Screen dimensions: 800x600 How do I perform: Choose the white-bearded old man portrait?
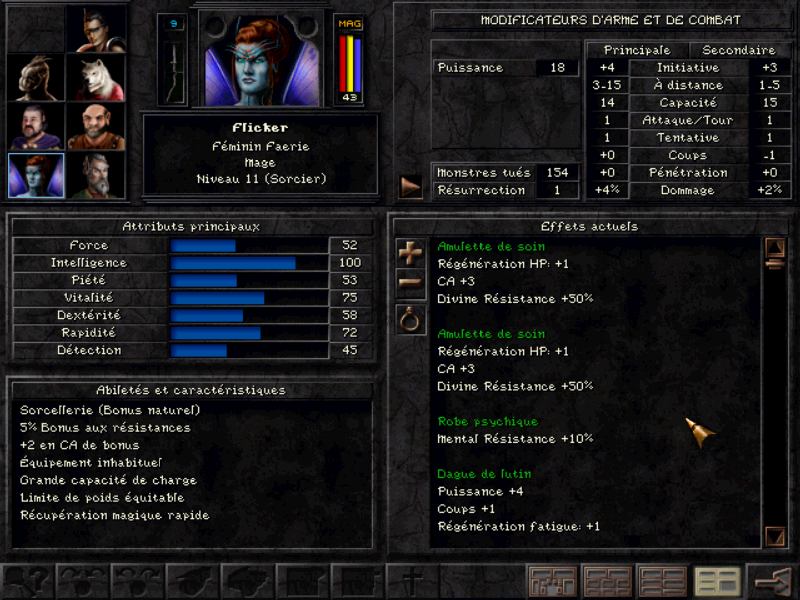95,175
